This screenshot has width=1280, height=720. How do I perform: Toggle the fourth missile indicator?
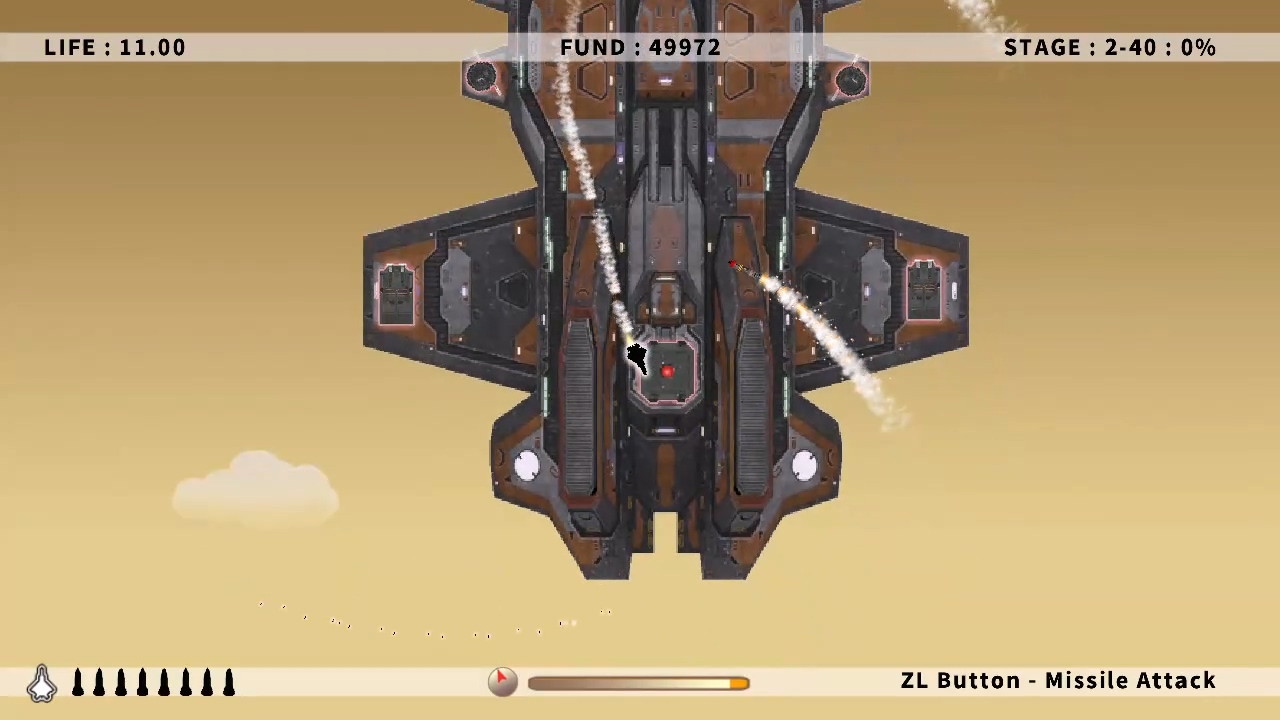[x=142, y=681]
